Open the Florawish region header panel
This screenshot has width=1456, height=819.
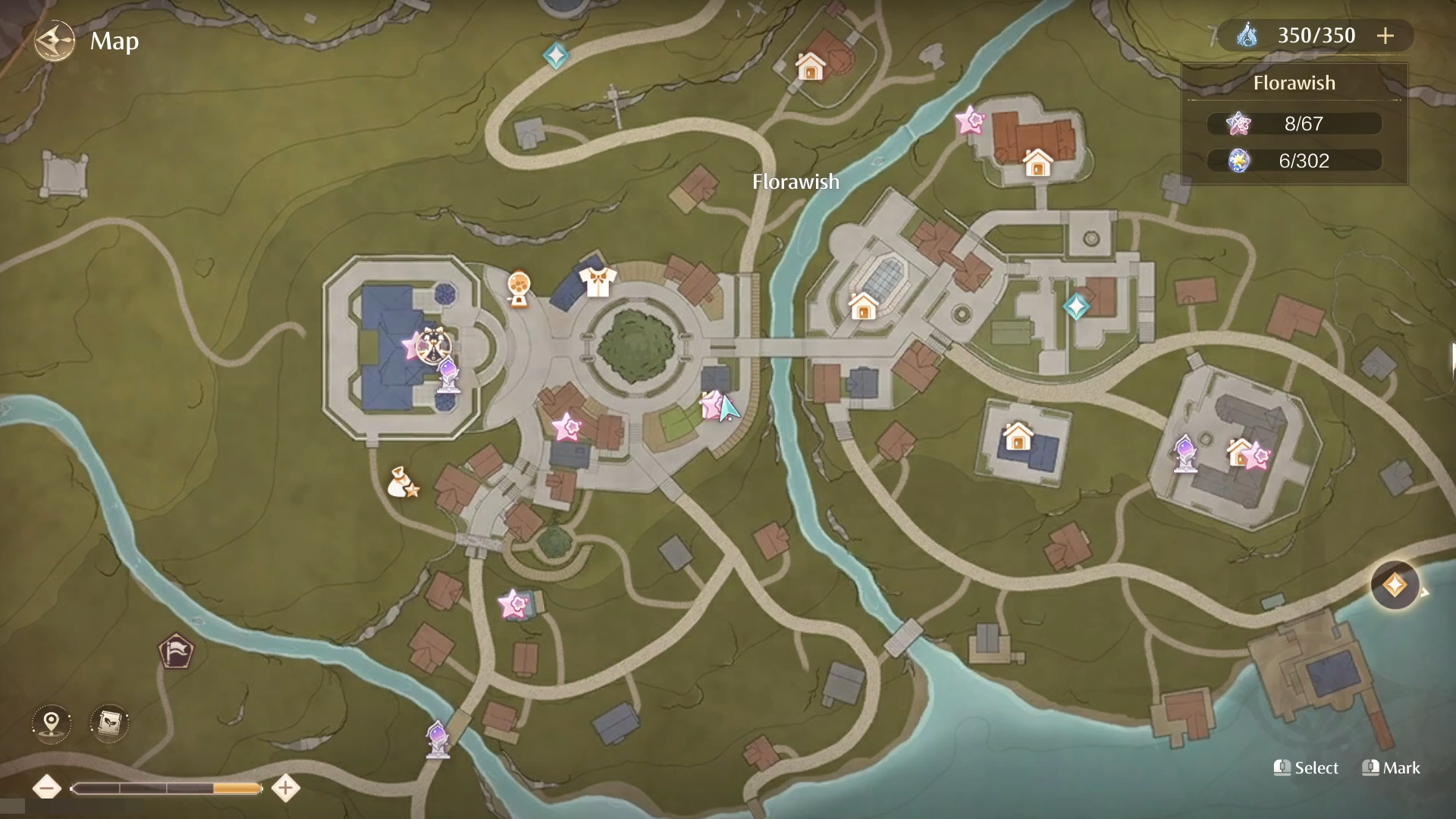tap(1294, 83)
